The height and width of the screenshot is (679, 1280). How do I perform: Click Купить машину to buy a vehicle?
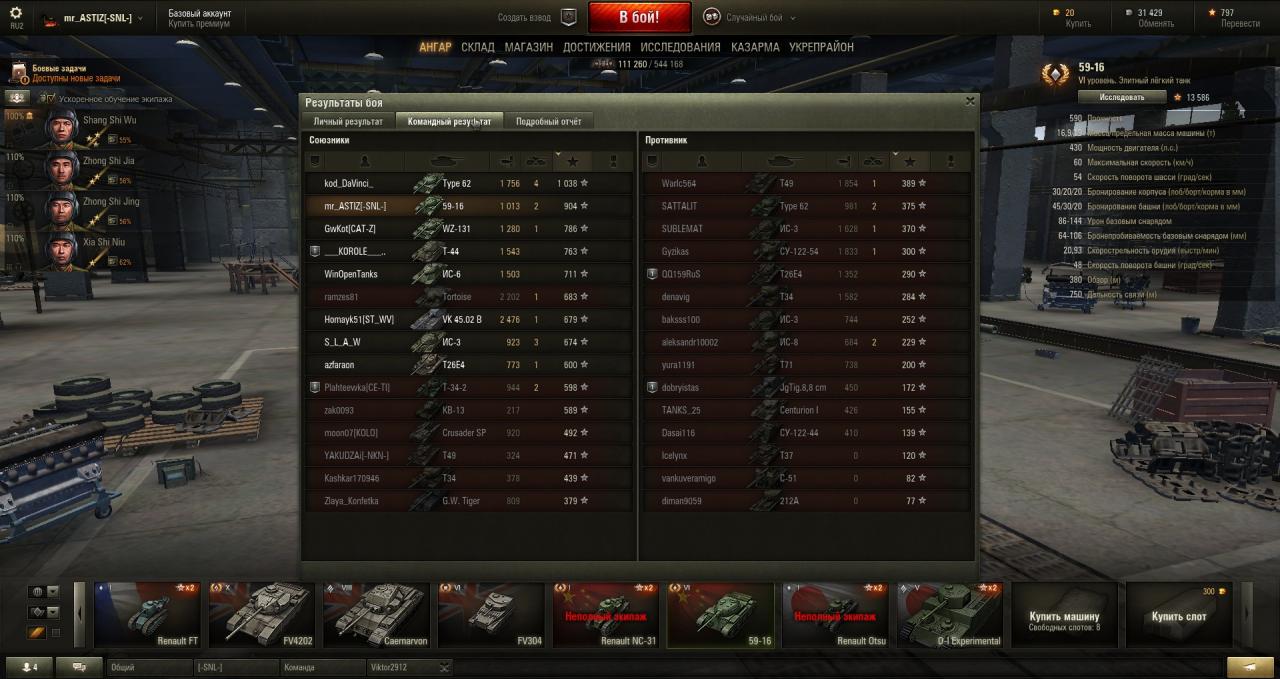1064,616
